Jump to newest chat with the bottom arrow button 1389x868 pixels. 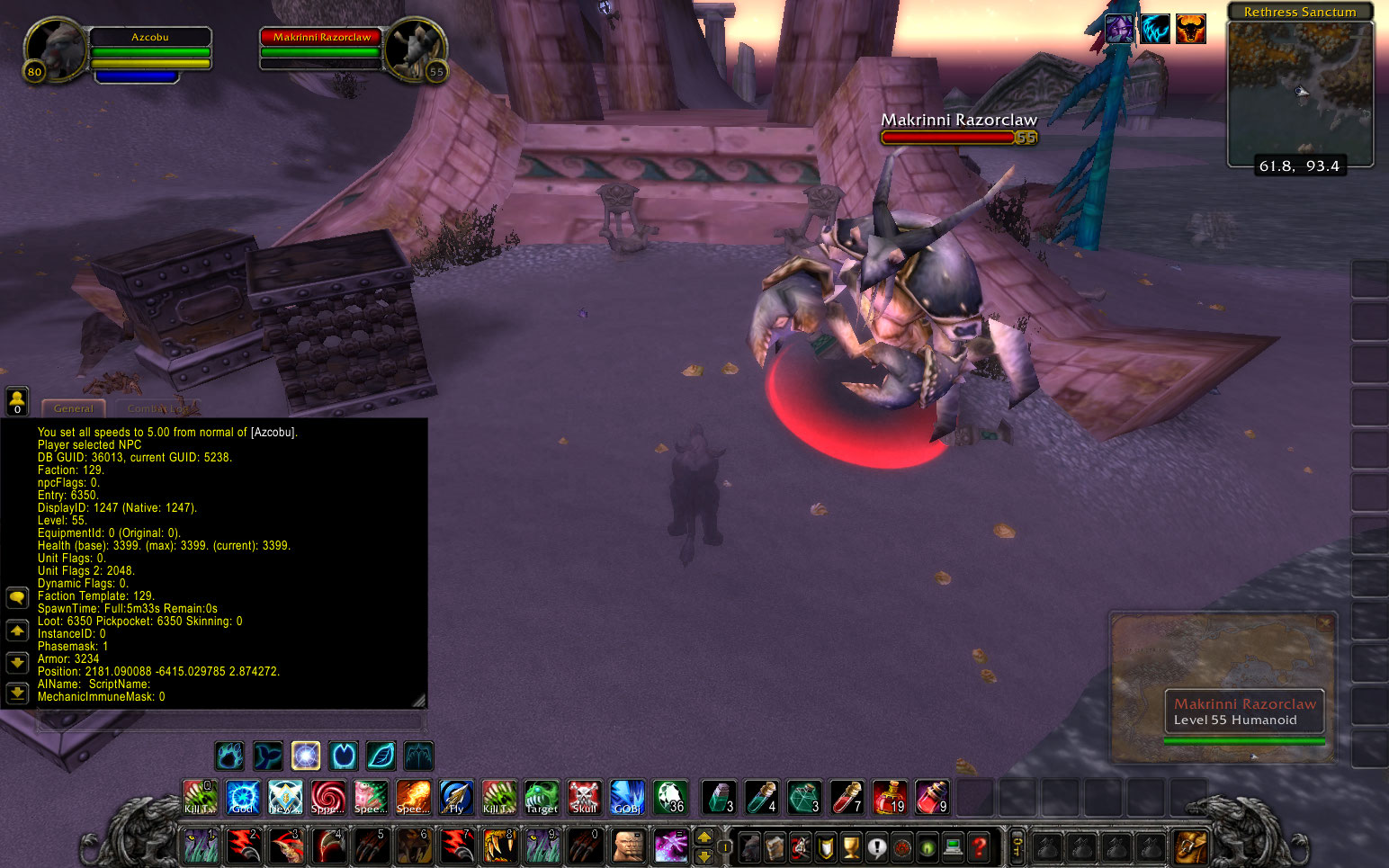(17, 694)
